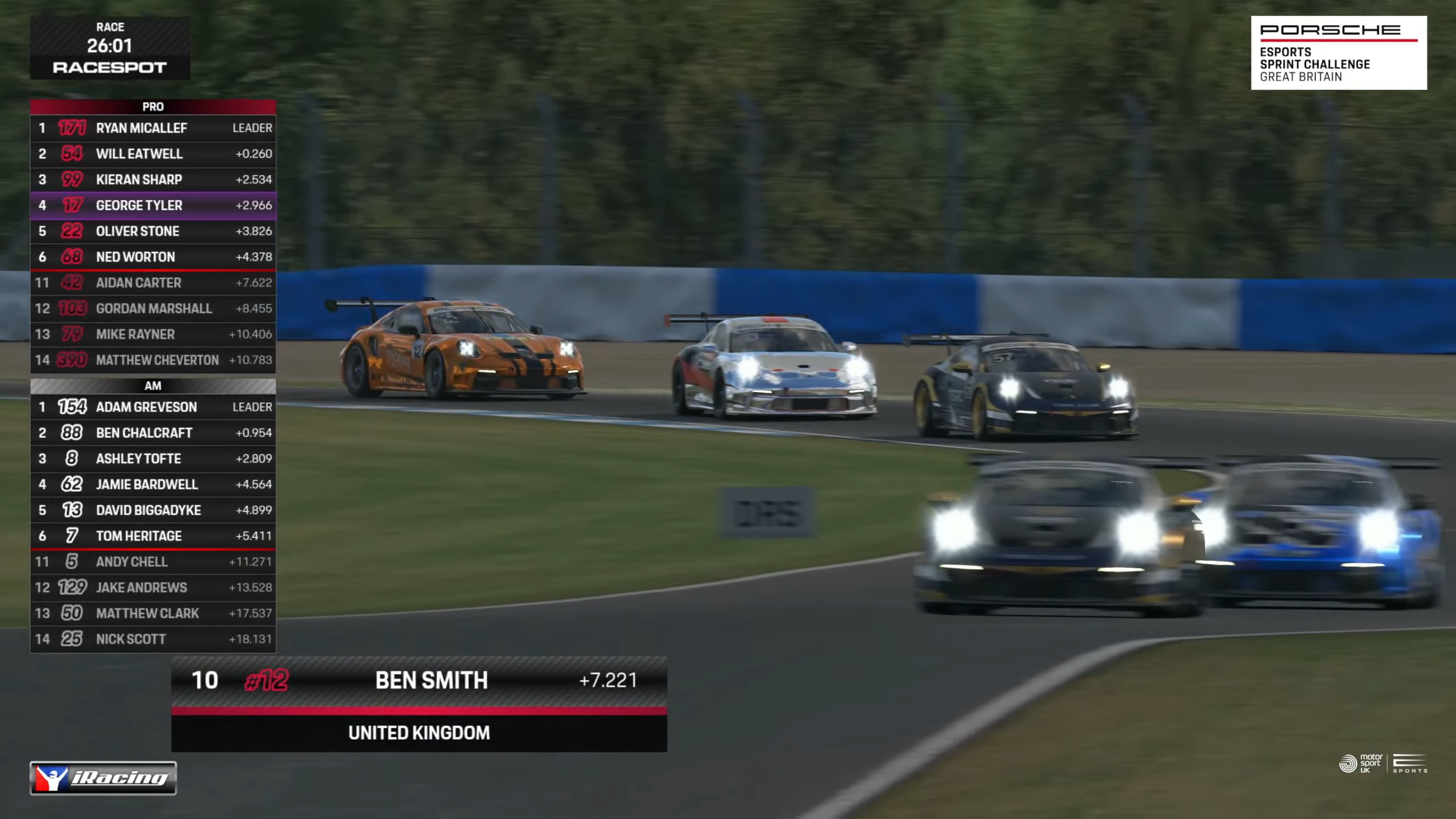Choose Will Eatwell's leaderboard row

point(152,154)
